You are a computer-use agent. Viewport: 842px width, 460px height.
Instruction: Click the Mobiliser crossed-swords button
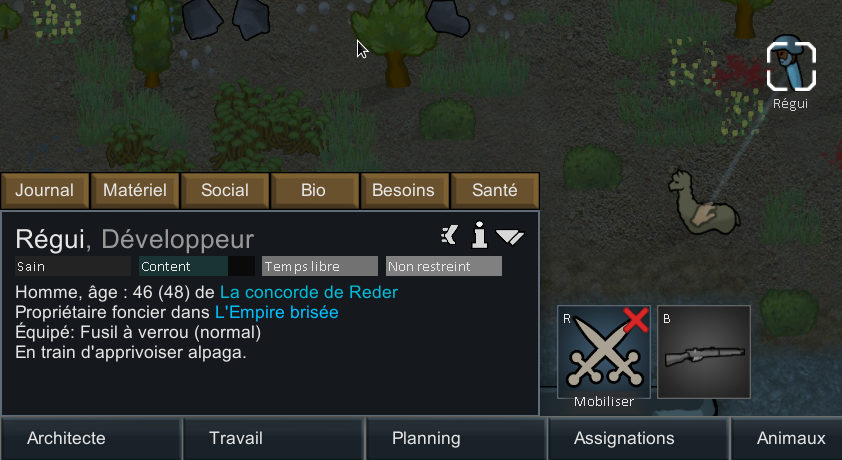(x=604, y=351)
